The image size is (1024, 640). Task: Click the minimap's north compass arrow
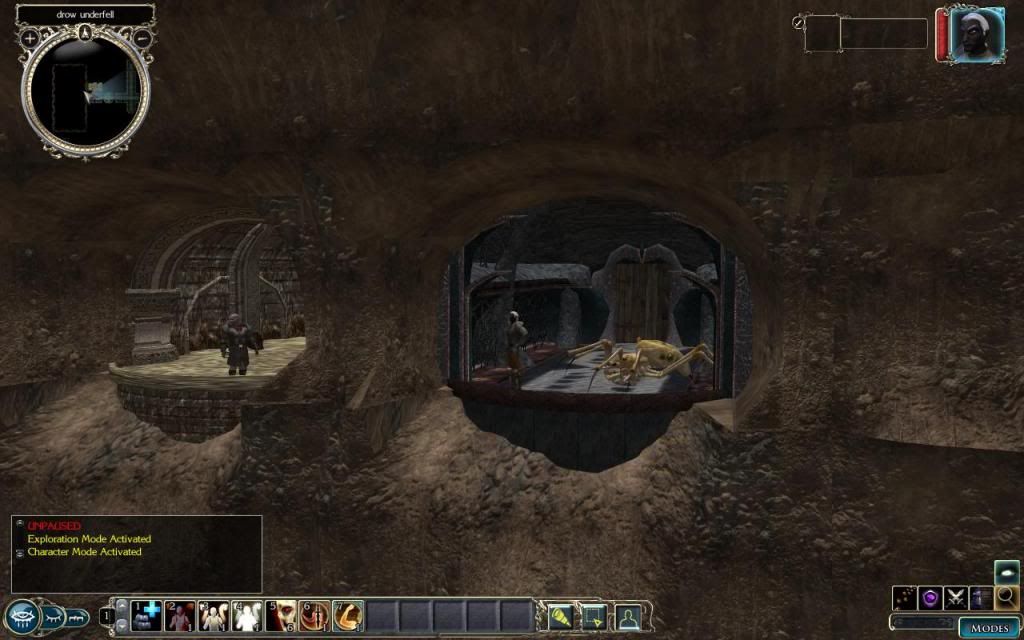point(86,31)
